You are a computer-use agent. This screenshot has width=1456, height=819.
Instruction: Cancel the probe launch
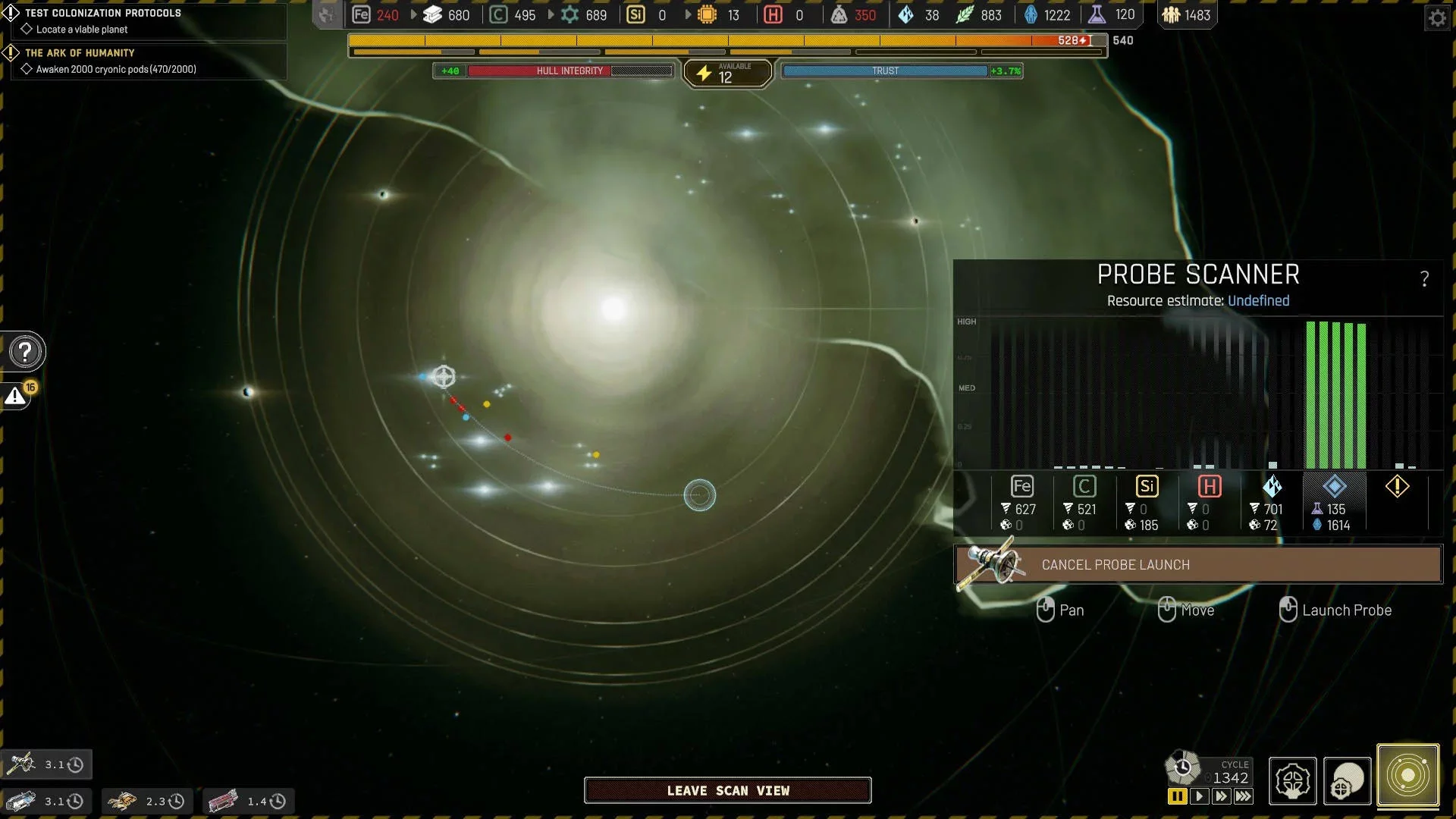click(x=1198, y=565)
